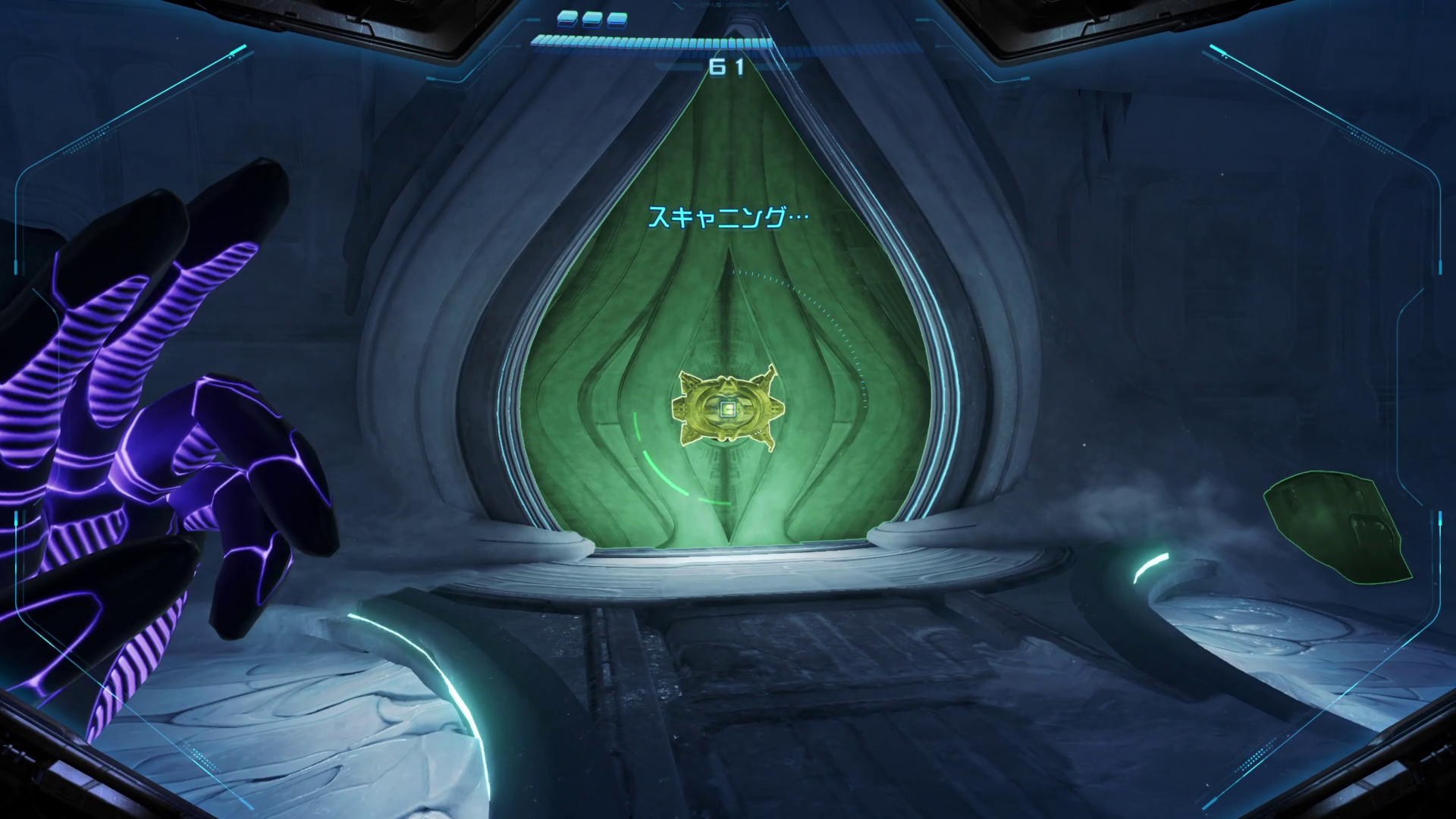Scan the gold lock on the green door
This screenshot has width=1456, height=819.
[x=728, y=409]
